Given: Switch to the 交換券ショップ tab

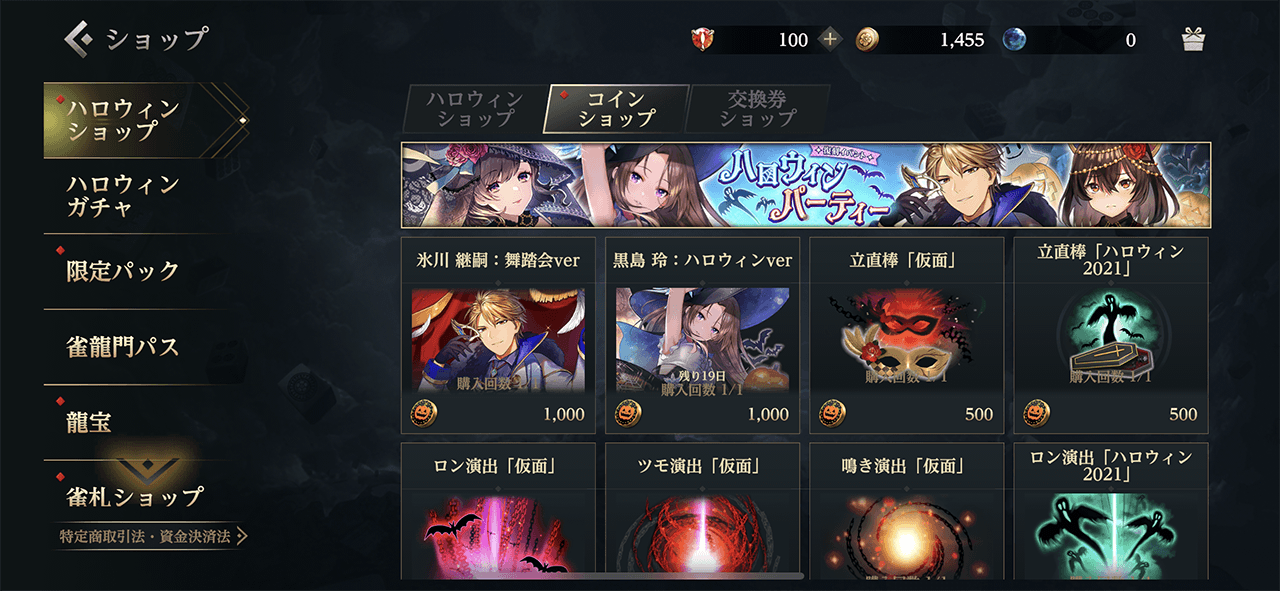Looking at the screenshot, I should pyautogui.click(x=758, y=109).
